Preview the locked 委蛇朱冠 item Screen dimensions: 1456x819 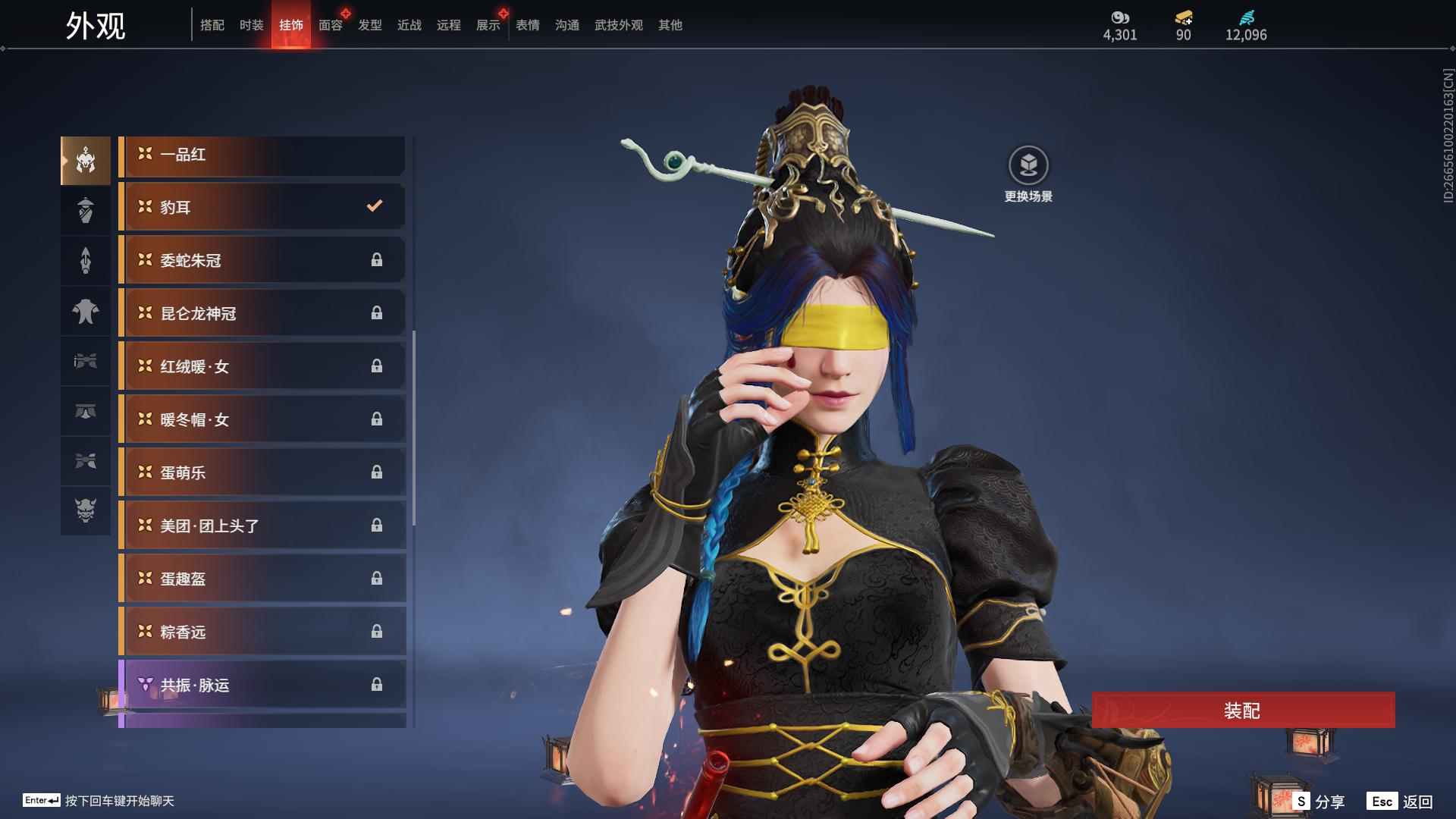click(262, 260)
